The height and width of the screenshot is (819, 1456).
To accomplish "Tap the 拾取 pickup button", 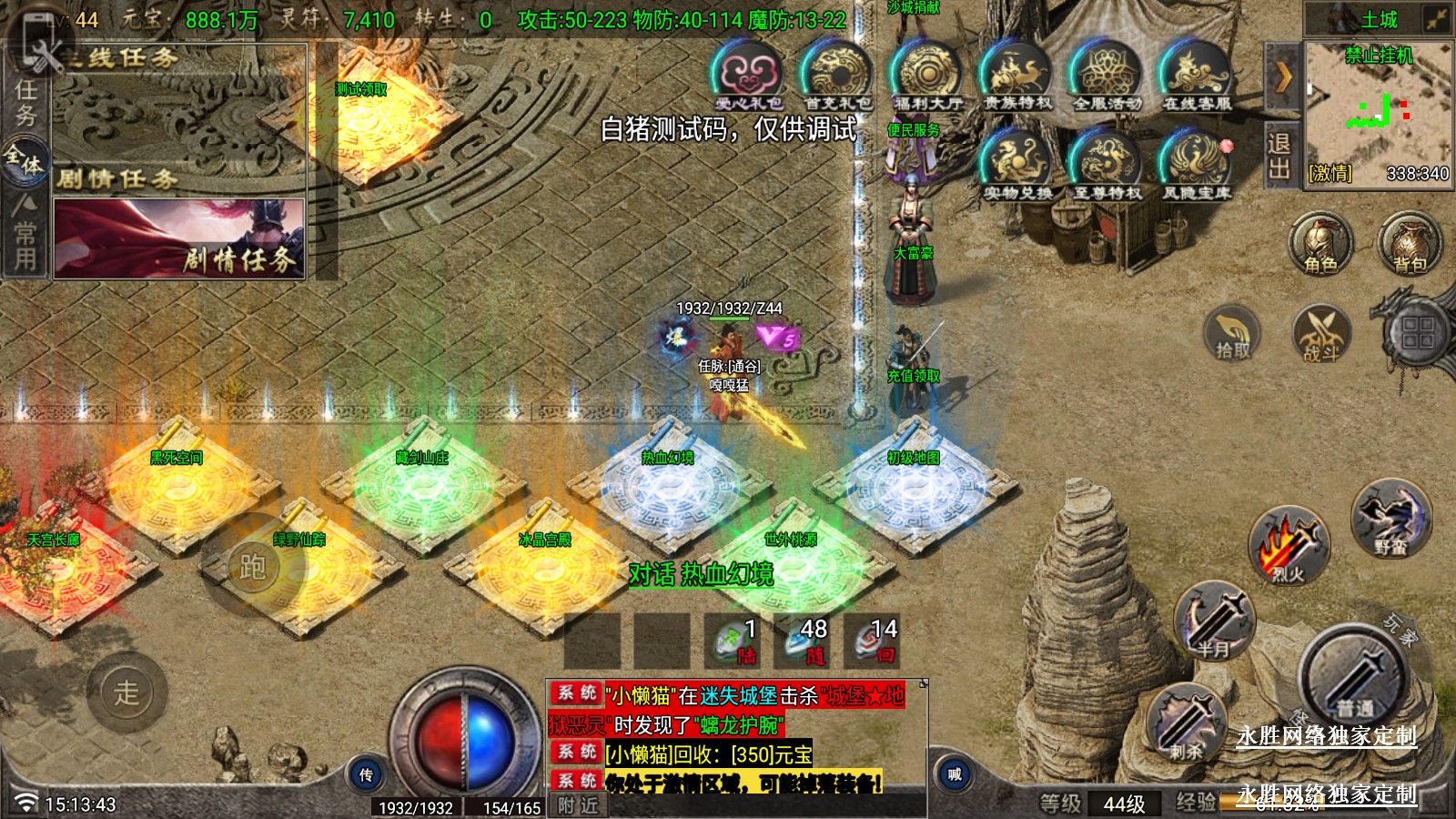I will tap(1232, 333).
